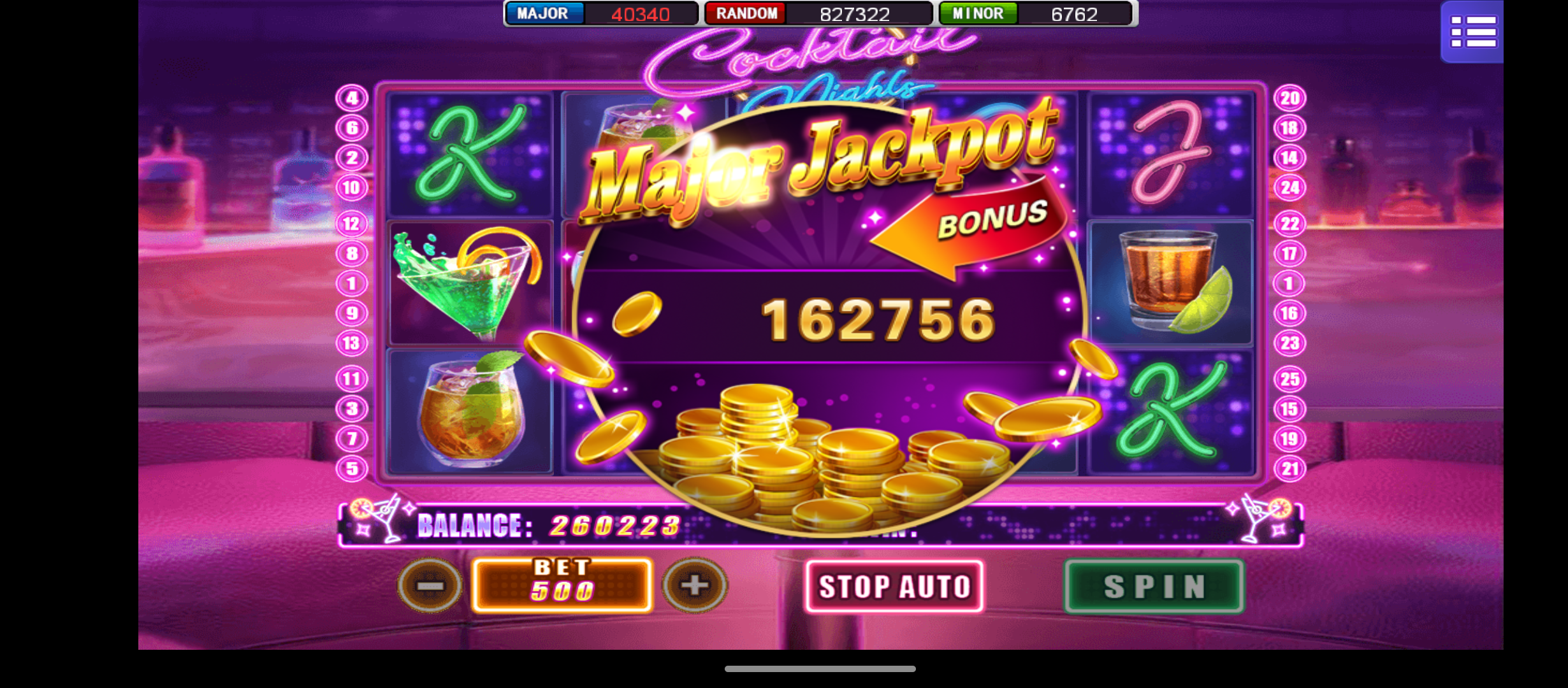Screen dimensions: 1568x688
Task: Select the BET 500 amount box
Action: (562, 585)
